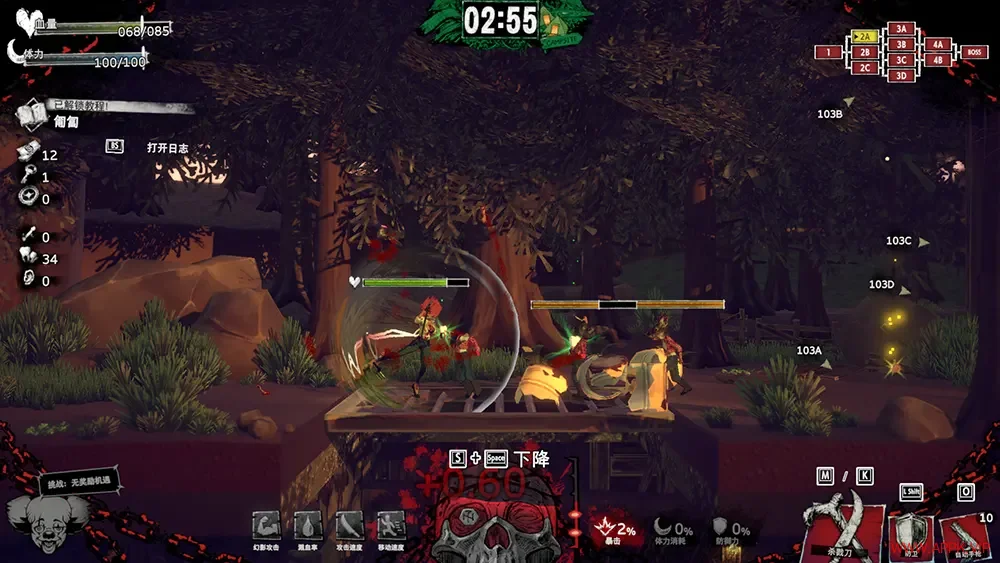Click the clown challenge badge icon
Image resolution: width=1000 pixels, height=563 pixels.
coord(44,519)
